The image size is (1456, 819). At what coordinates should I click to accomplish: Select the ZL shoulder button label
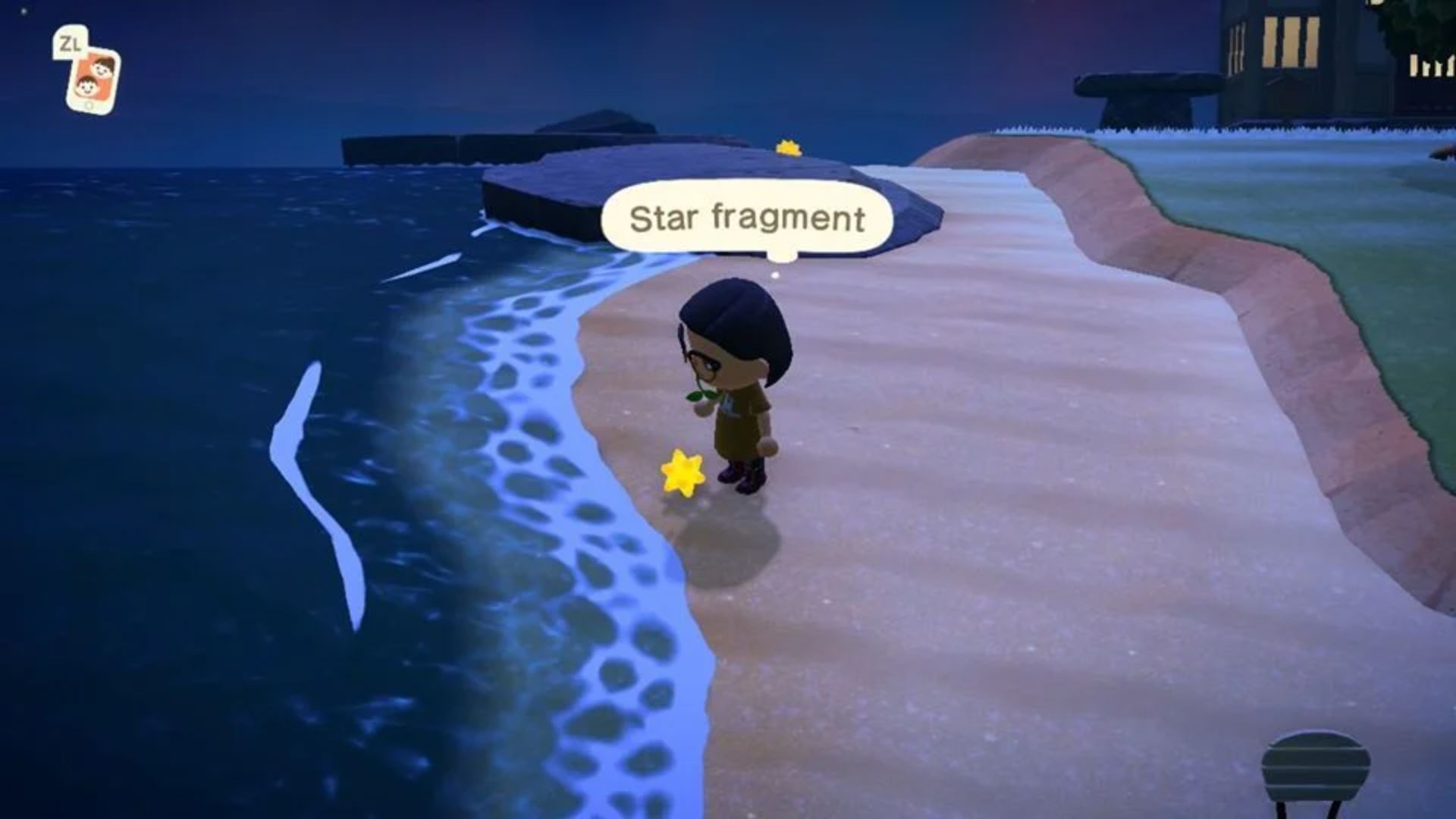click(x=70, y=44)
